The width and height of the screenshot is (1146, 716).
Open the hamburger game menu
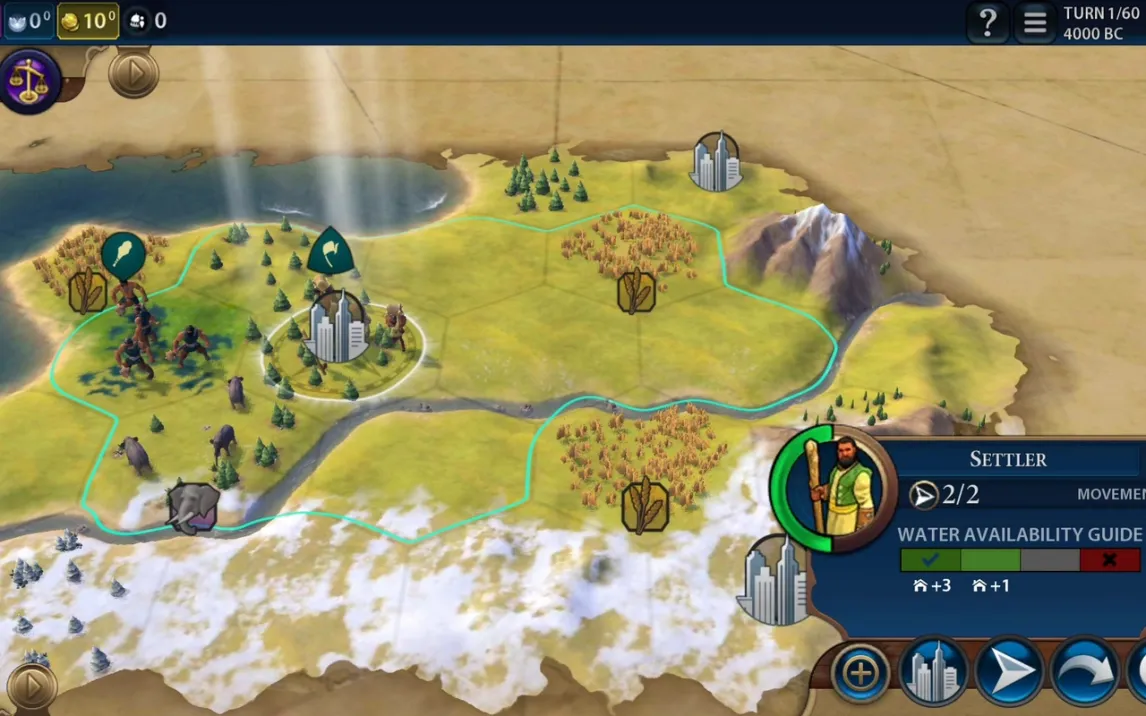1035,21
